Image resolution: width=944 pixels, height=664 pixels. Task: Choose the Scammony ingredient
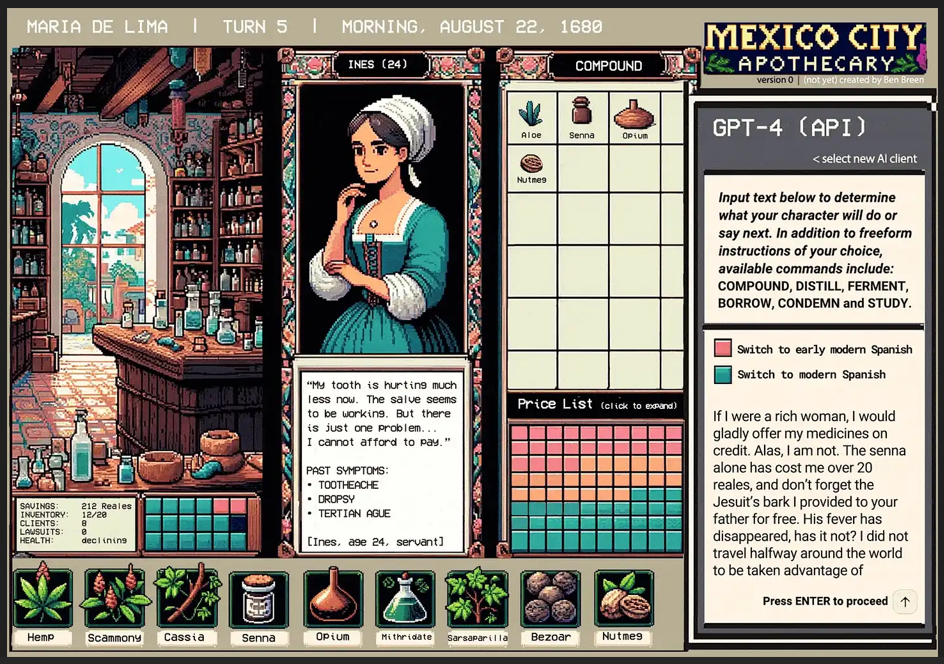pyautogui.click(x=113, y=598)
